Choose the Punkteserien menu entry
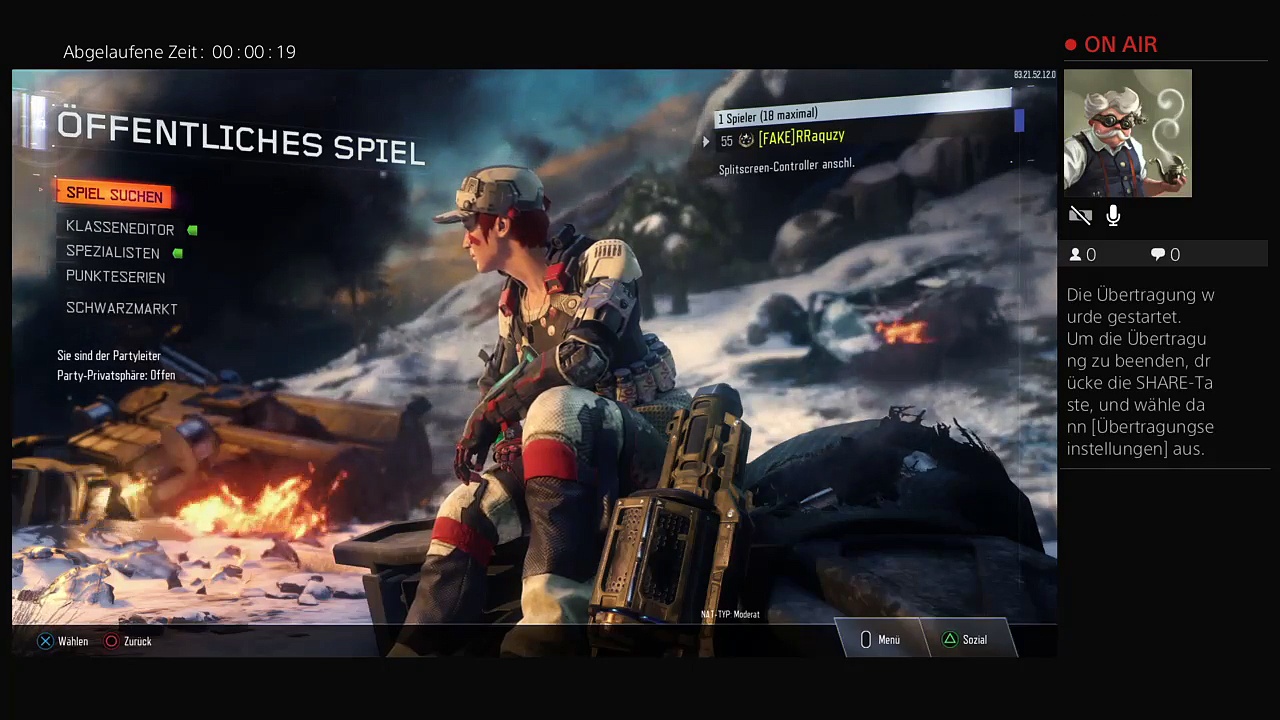The width and height of the screenshot is (1280, 720). coord(116,277)
